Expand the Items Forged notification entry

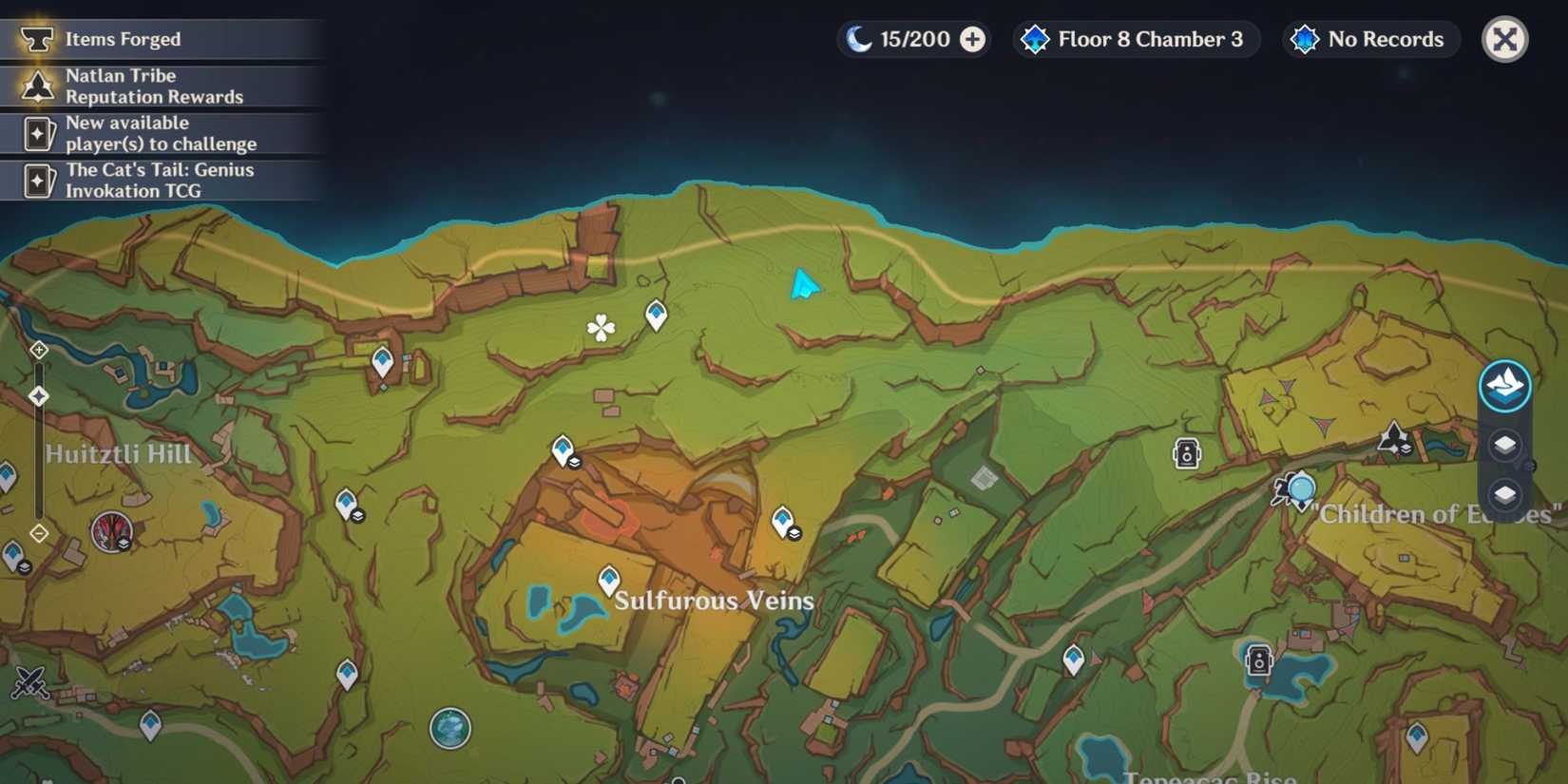click(162, 39)
